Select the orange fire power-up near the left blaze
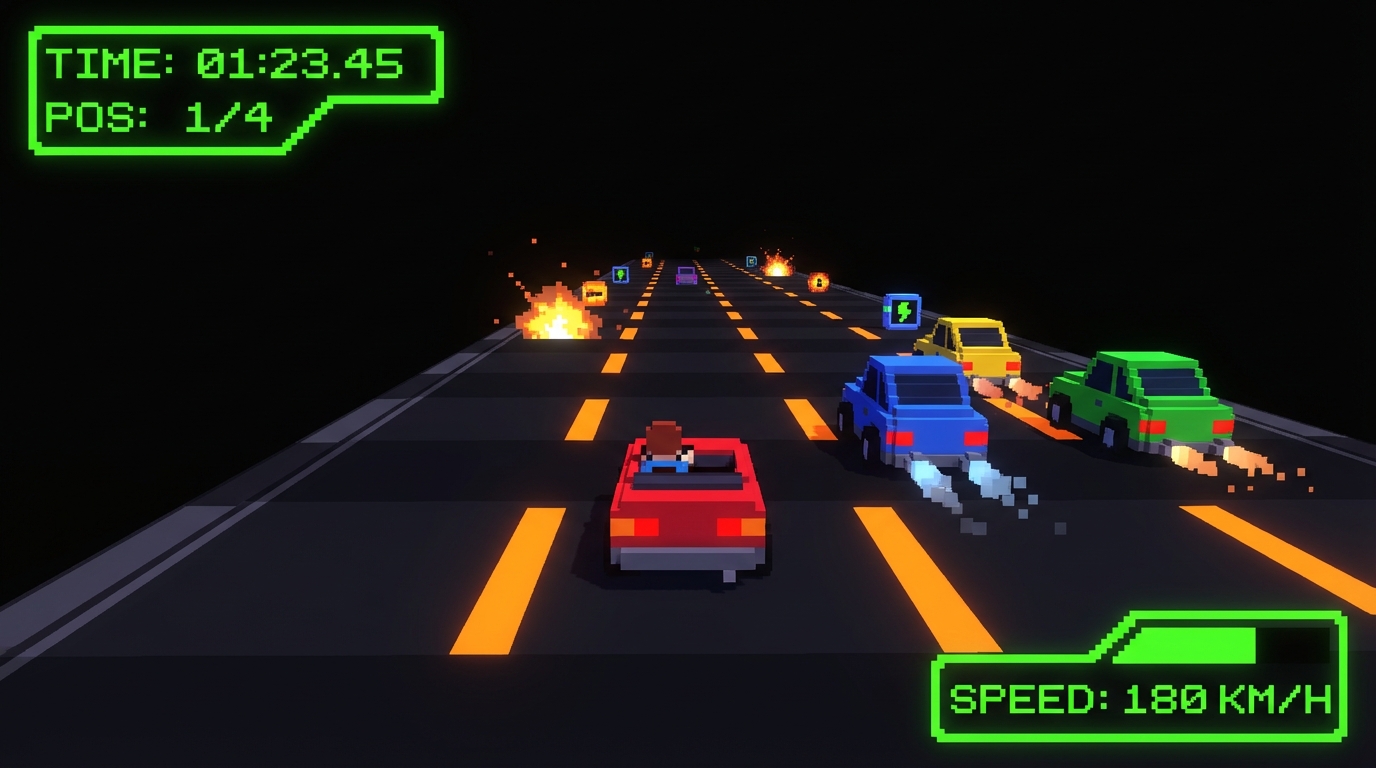Screen dimensions: 1376x768 pyautogui.click(x=594, y=292)
